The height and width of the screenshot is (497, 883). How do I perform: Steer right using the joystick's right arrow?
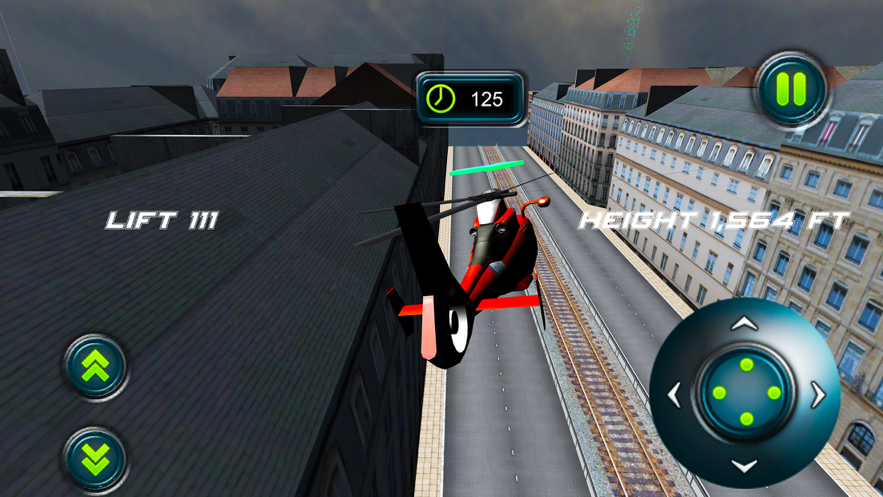(818, 394)
